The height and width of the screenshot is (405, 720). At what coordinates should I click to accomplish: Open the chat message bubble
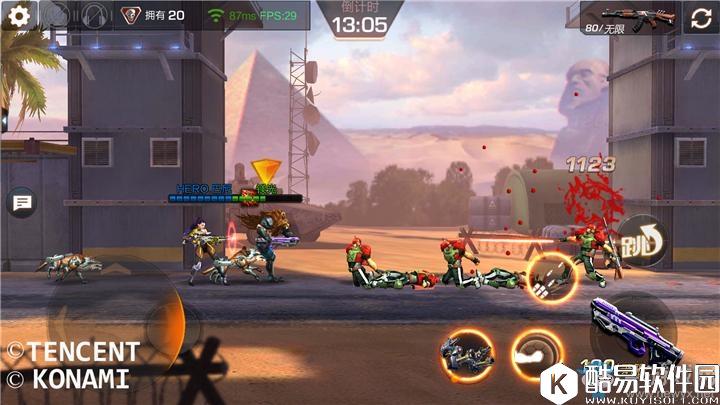click(20, 203)
